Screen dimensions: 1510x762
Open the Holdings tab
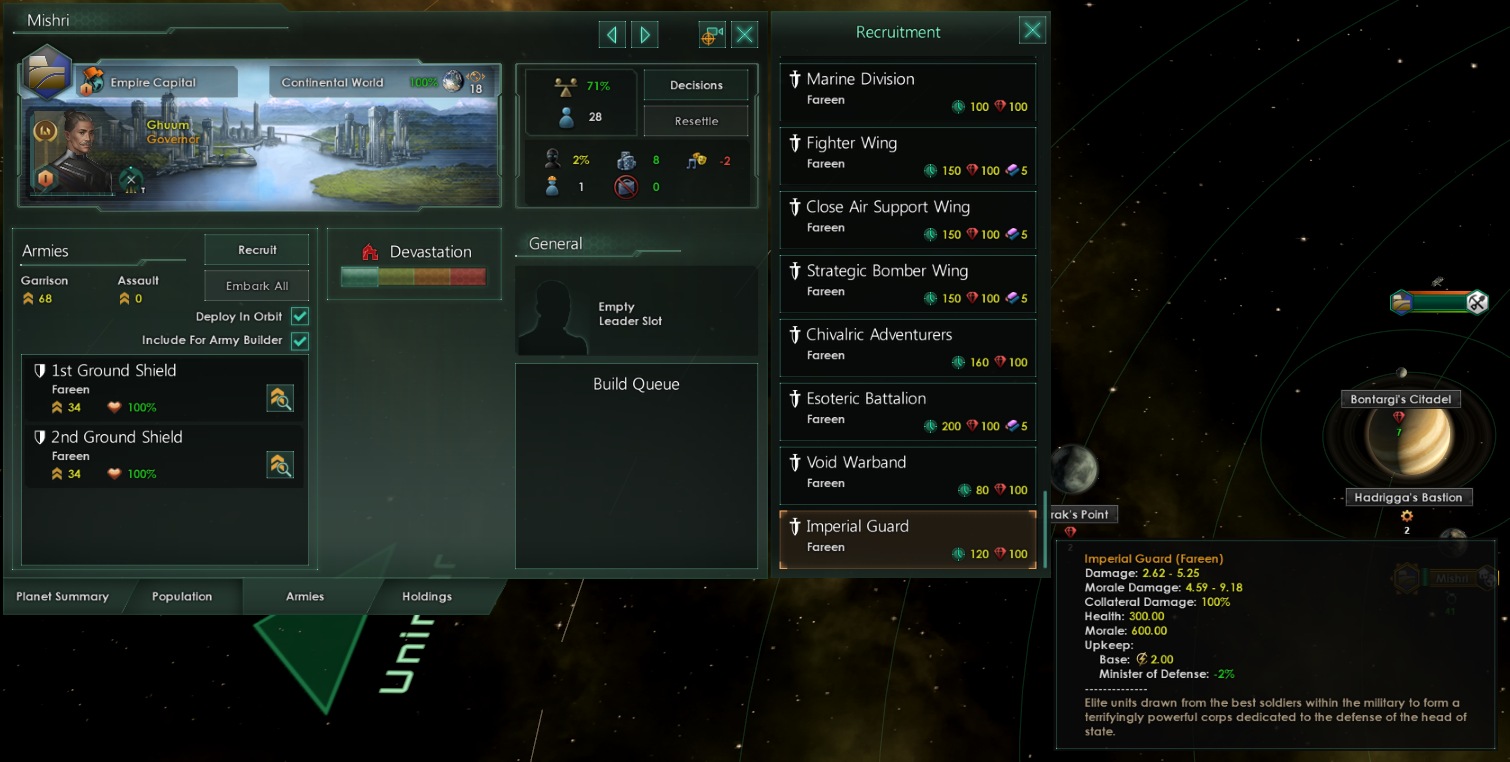pos(426,596)
